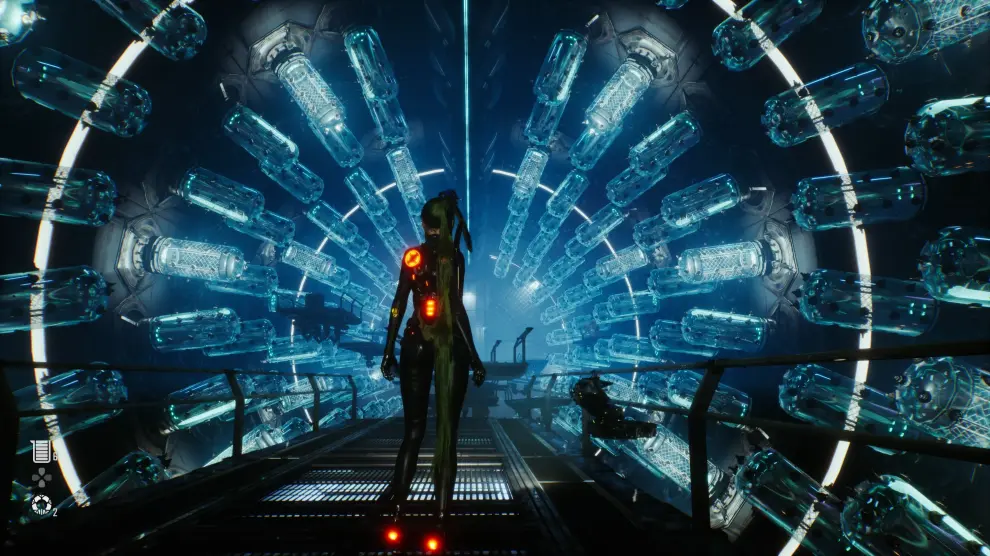Select the beaker healing item icon

[x=41, y=451]
